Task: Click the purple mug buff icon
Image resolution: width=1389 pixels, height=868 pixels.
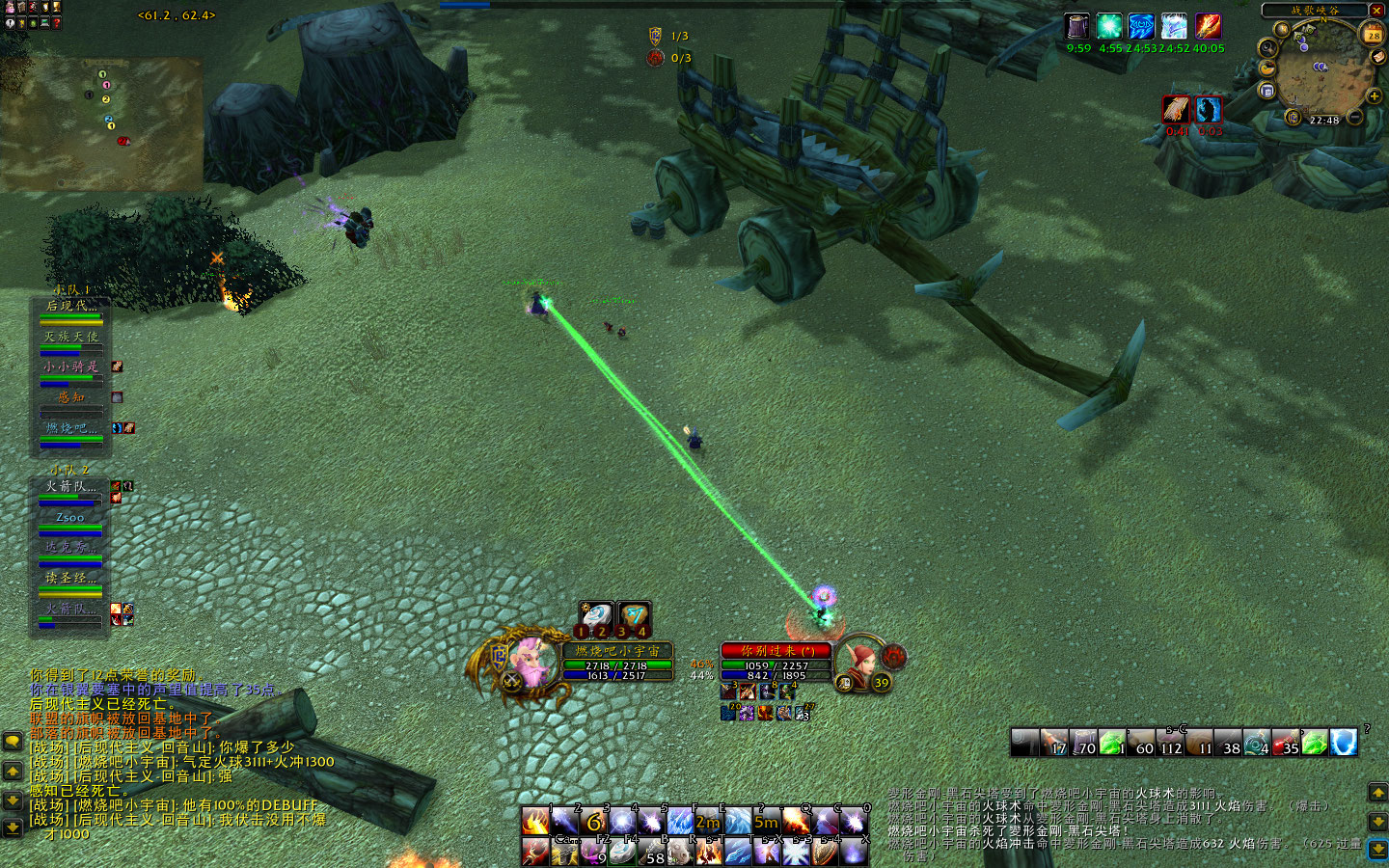Action: [1076, 26]
